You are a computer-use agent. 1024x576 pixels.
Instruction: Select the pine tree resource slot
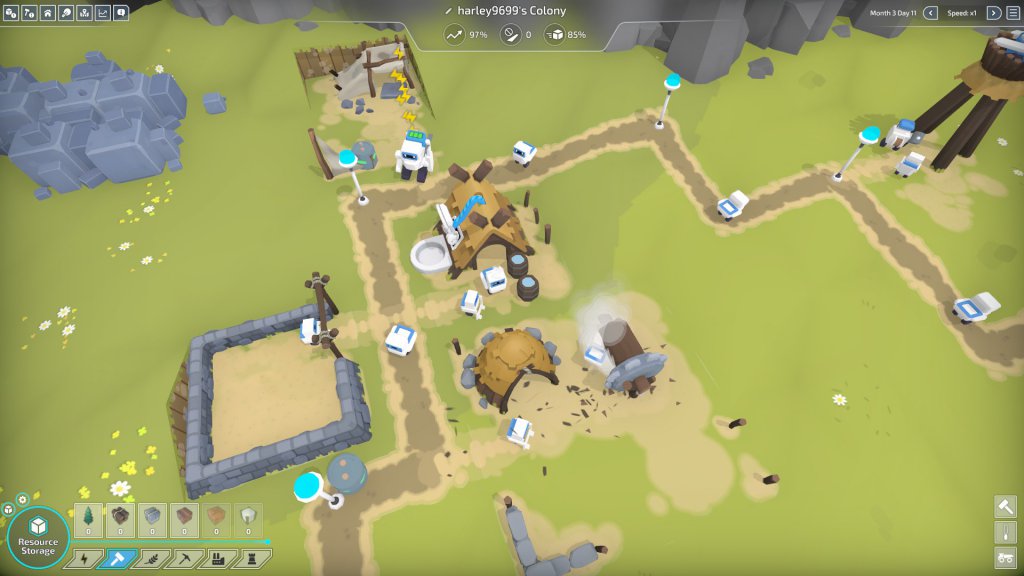(88, 518)
